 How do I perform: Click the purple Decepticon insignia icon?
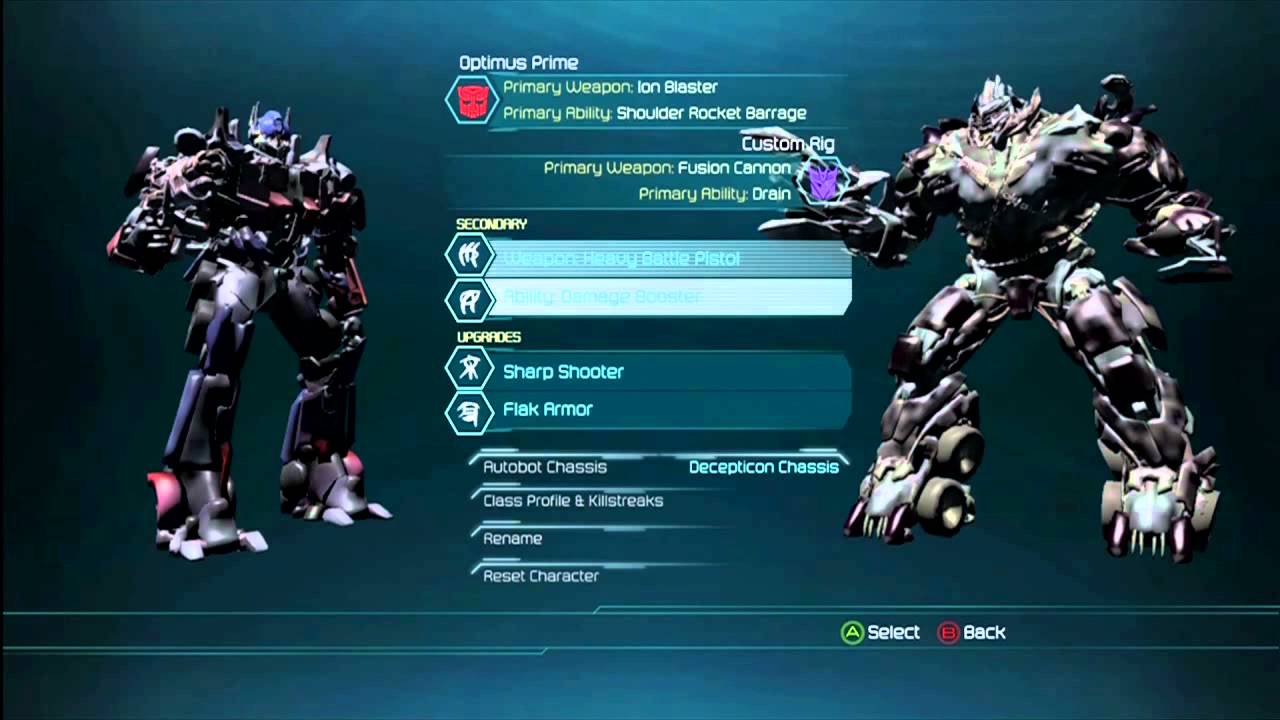pyautogui.click(x=825, y=181)
